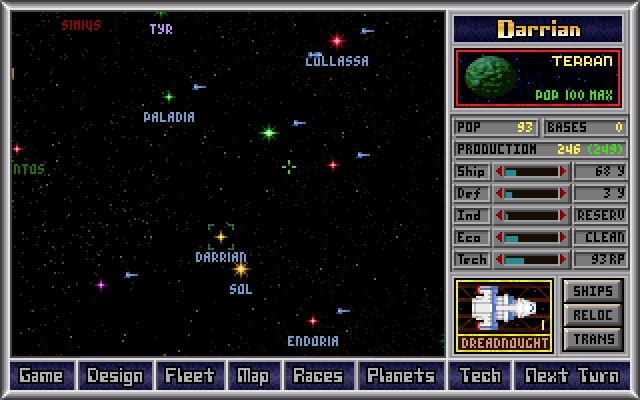640x400 pixels.
Task: Adjust the Ship production slider
Action: click(x=532, y=171)
